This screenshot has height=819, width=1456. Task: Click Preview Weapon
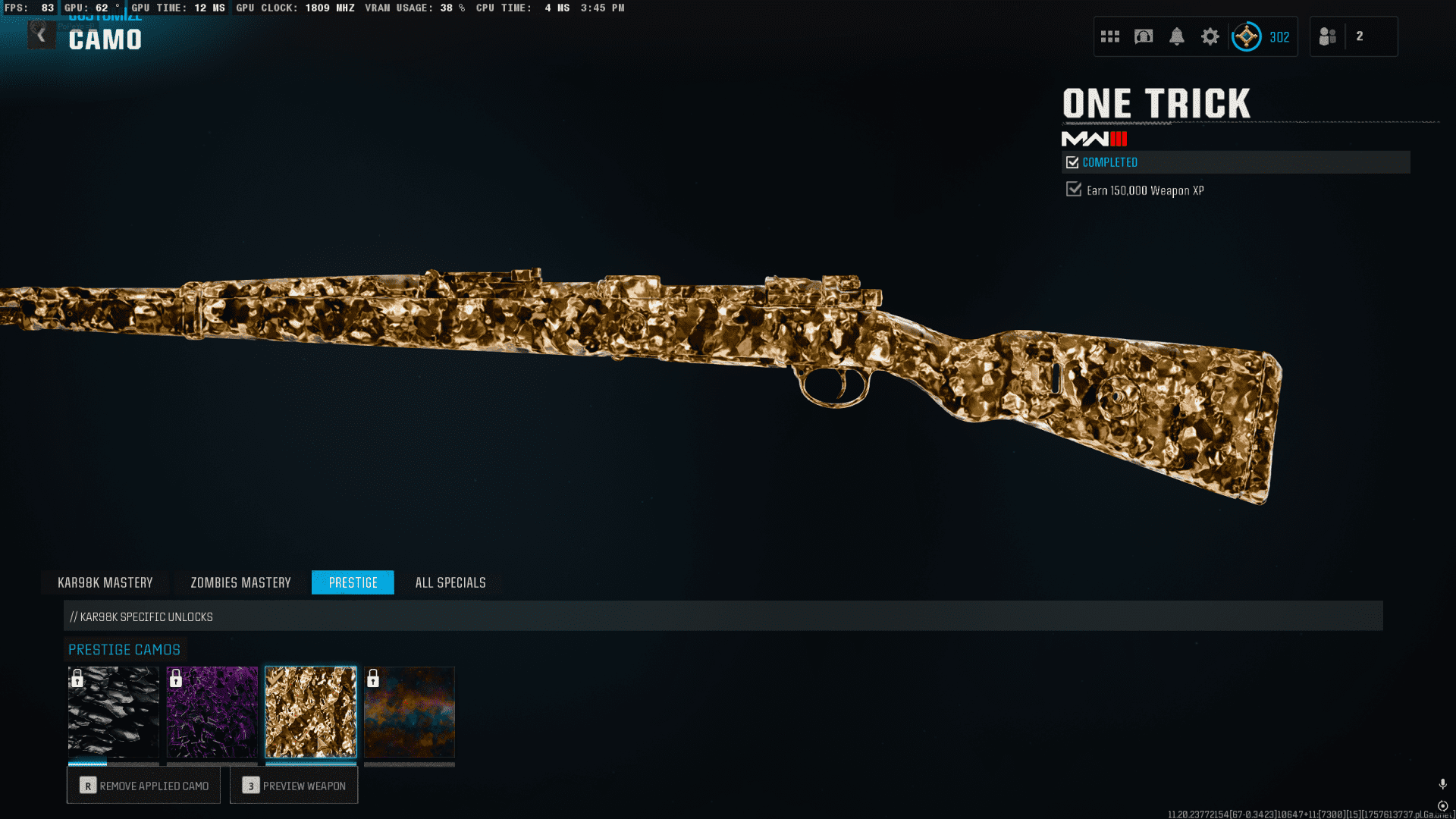[294, 786]
